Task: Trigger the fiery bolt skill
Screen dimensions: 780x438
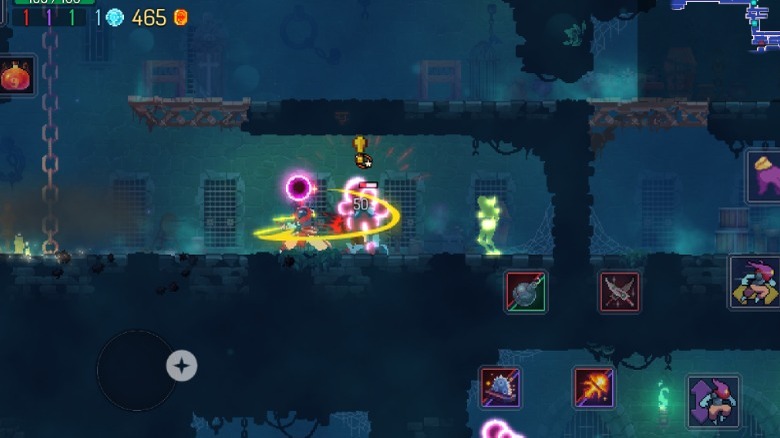Action: [x=594, y=387]
